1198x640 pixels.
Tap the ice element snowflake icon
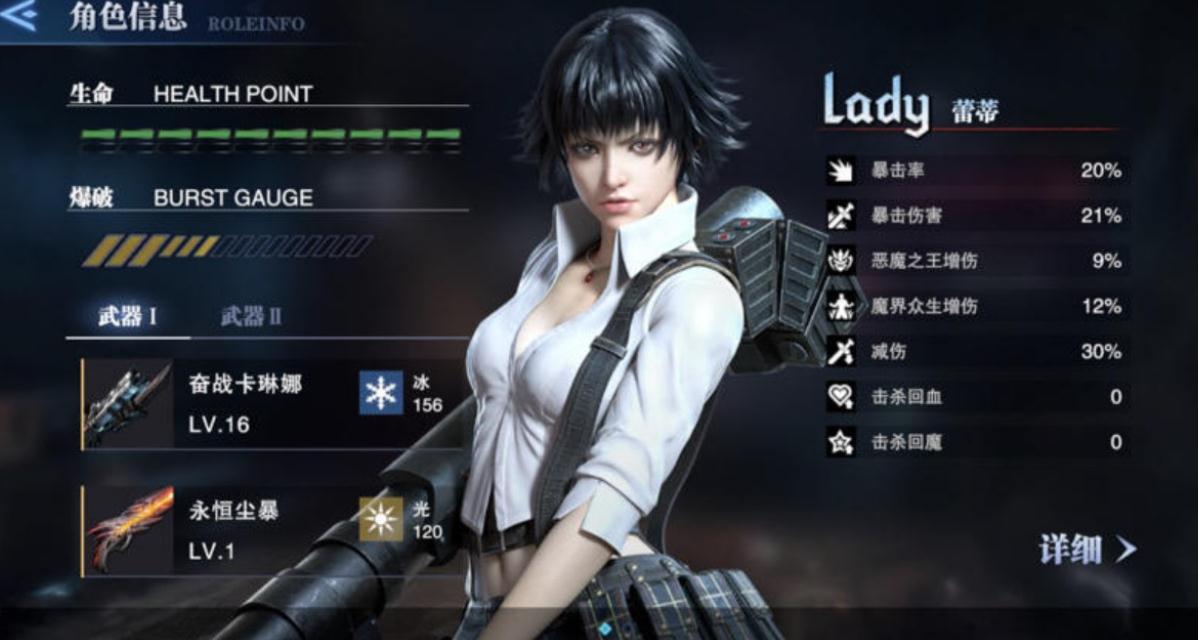click(x=381, y=393)
